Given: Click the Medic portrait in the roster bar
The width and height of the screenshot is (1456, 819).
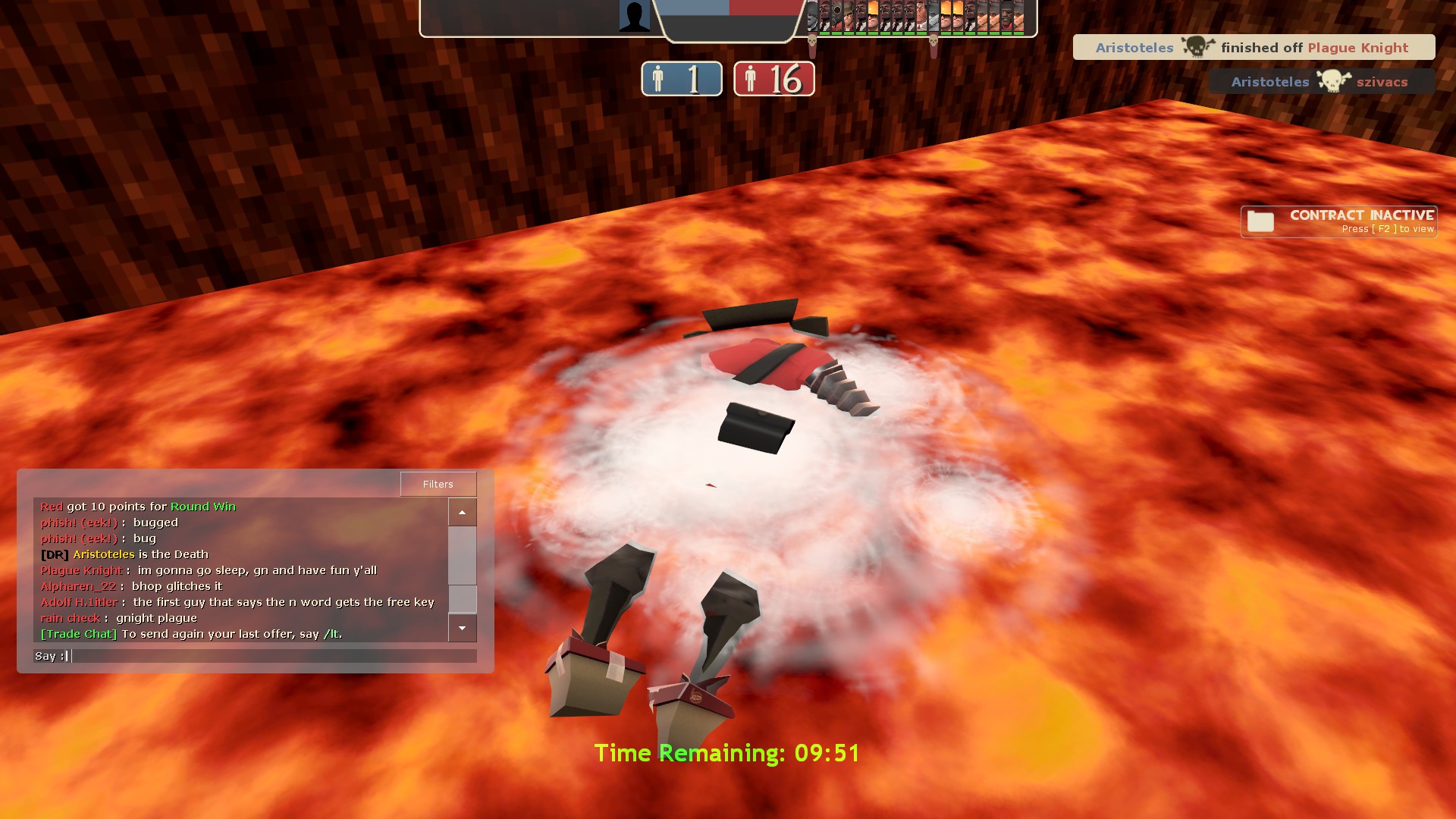Looking at the screenshot, I should [921, 15].
